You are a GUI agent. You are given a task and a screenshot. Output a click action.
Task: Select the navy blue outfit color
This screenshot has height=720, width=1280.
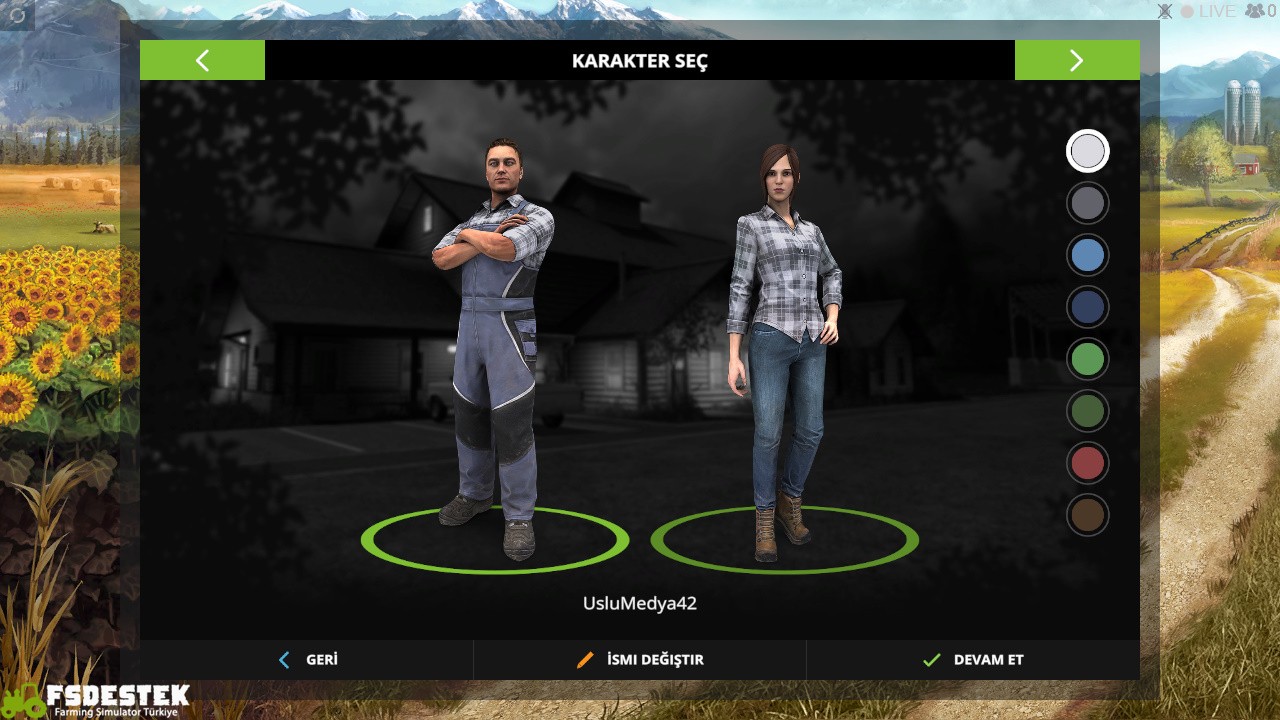pos(1087,307)
